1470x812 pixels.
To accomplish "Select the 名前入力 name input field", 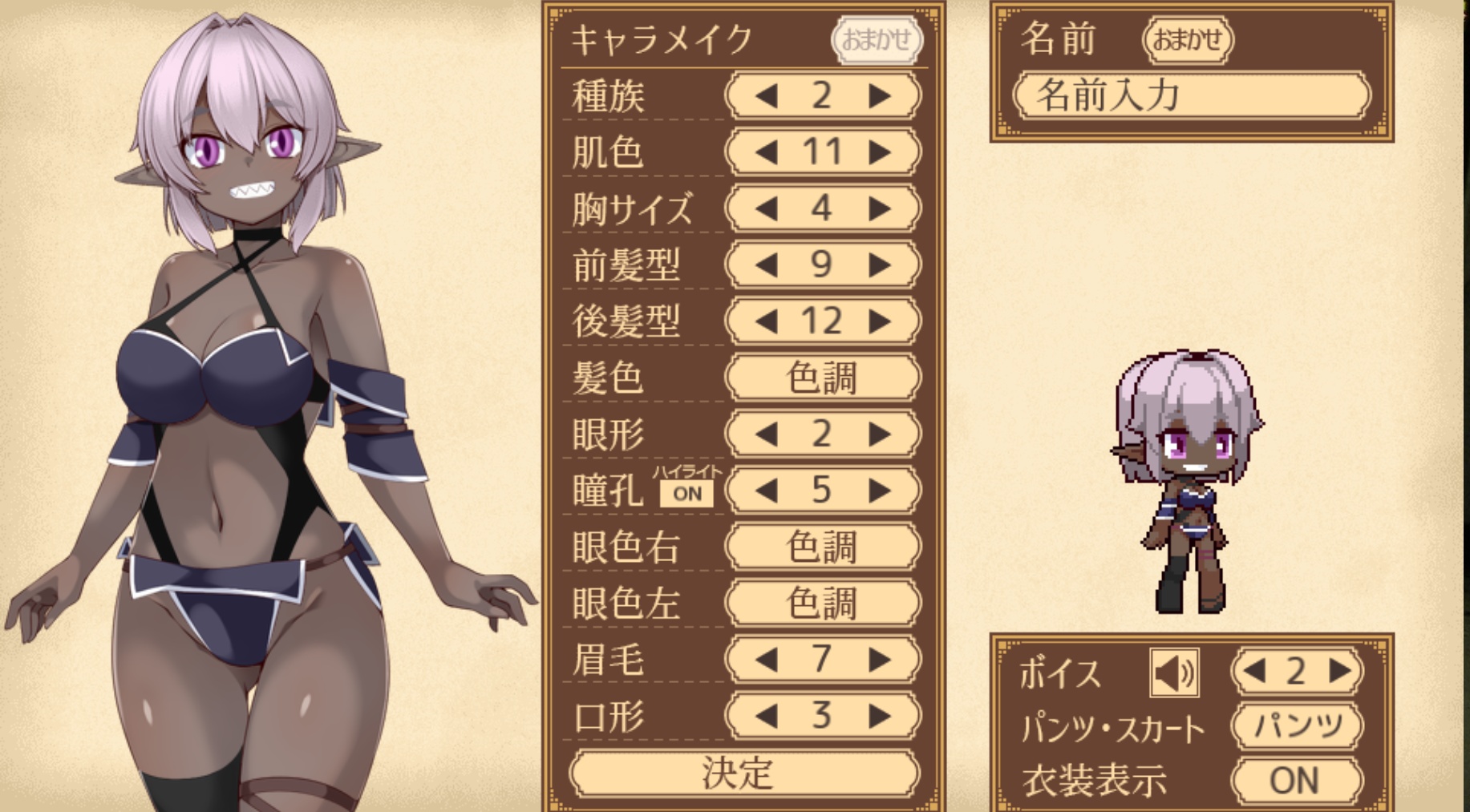I will click(x=1192, y=95).
